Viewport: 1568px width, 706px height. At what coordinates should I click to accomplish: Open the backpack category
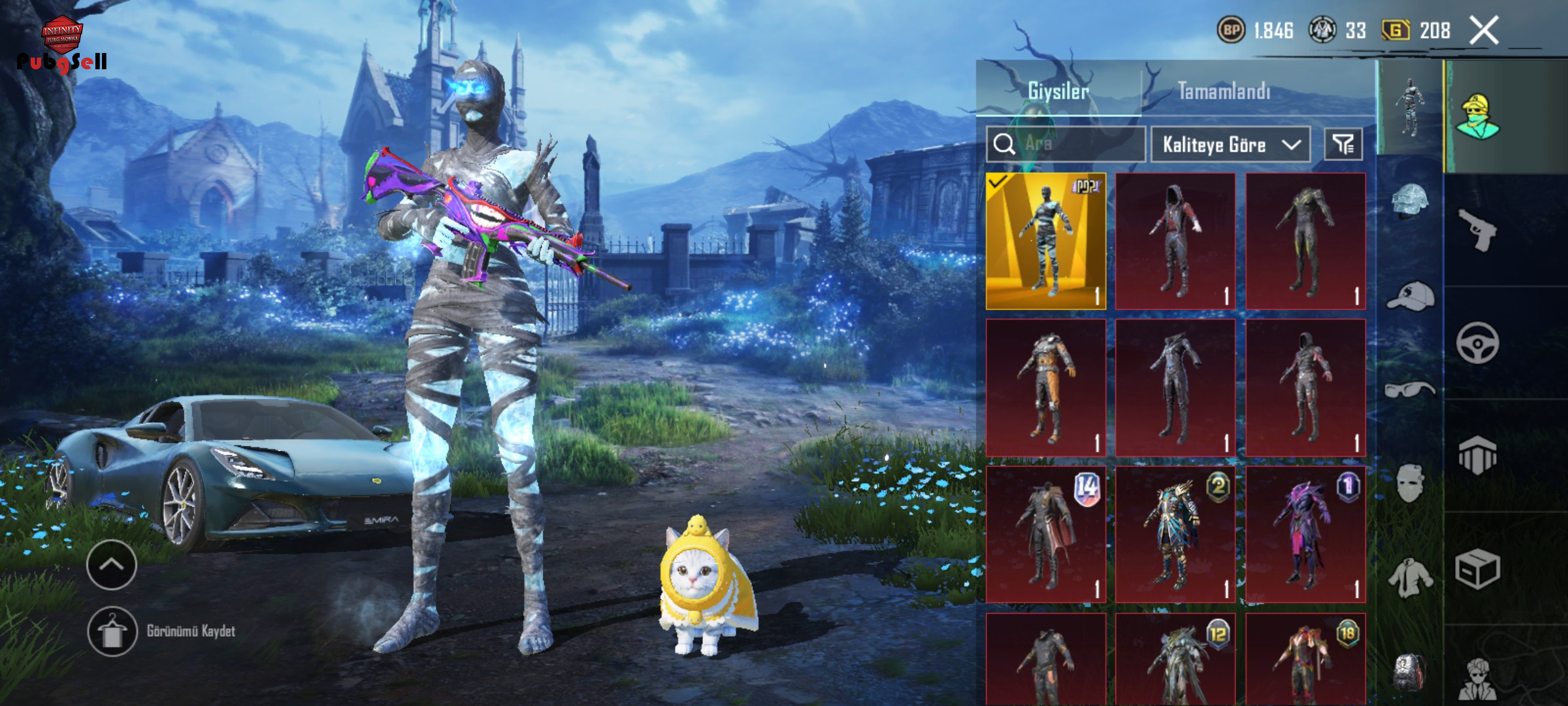point(1410,672)
